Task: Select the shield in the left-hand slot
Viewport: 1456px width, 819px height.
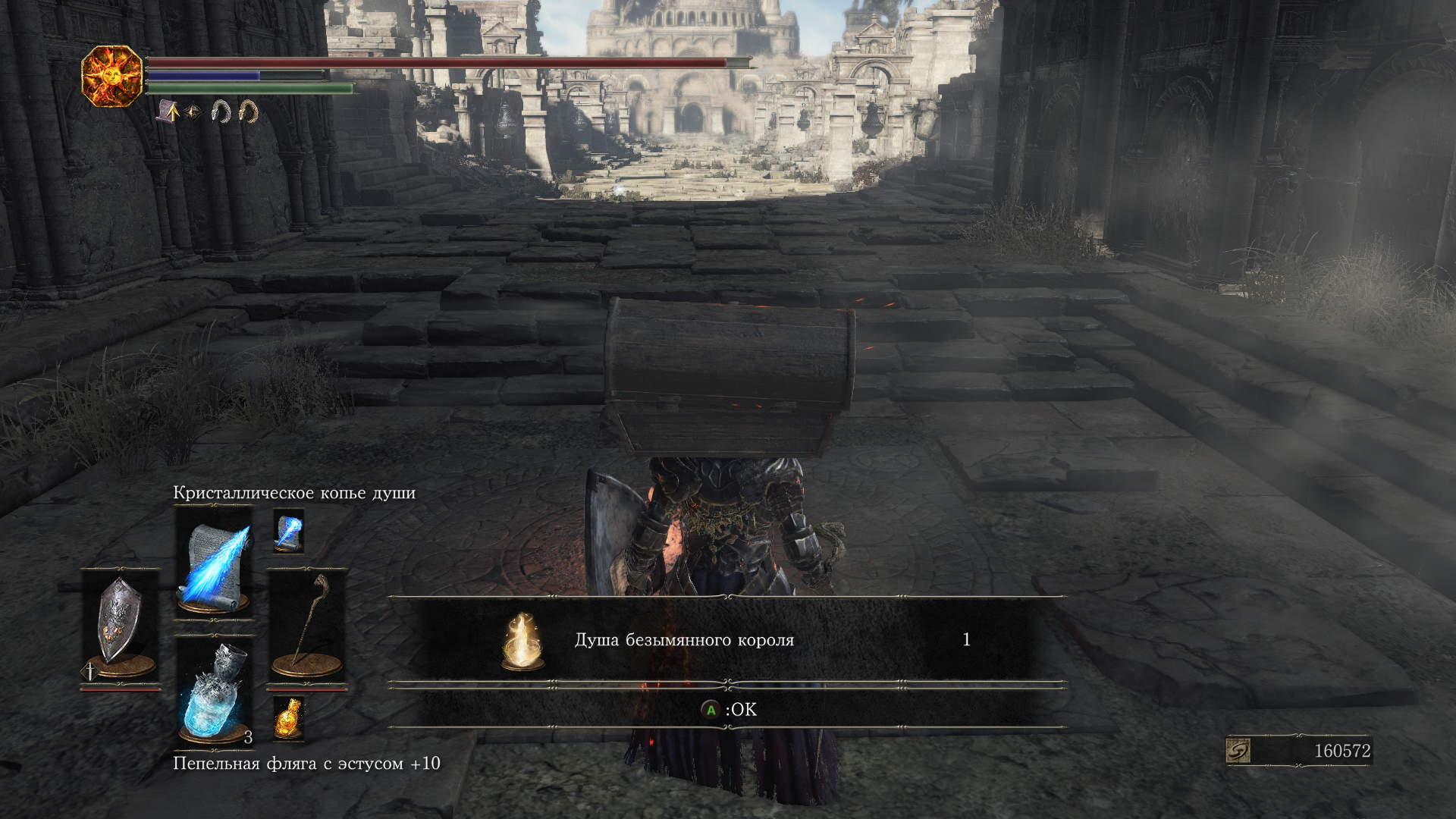Action: pos(121,625)
